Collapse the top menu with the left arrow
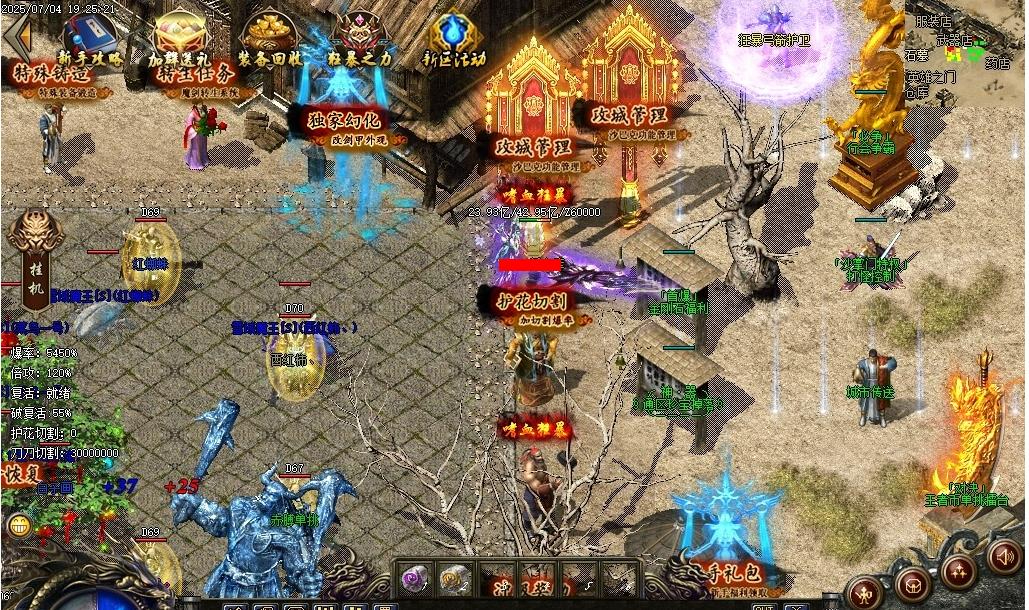 tap(15, 36)
